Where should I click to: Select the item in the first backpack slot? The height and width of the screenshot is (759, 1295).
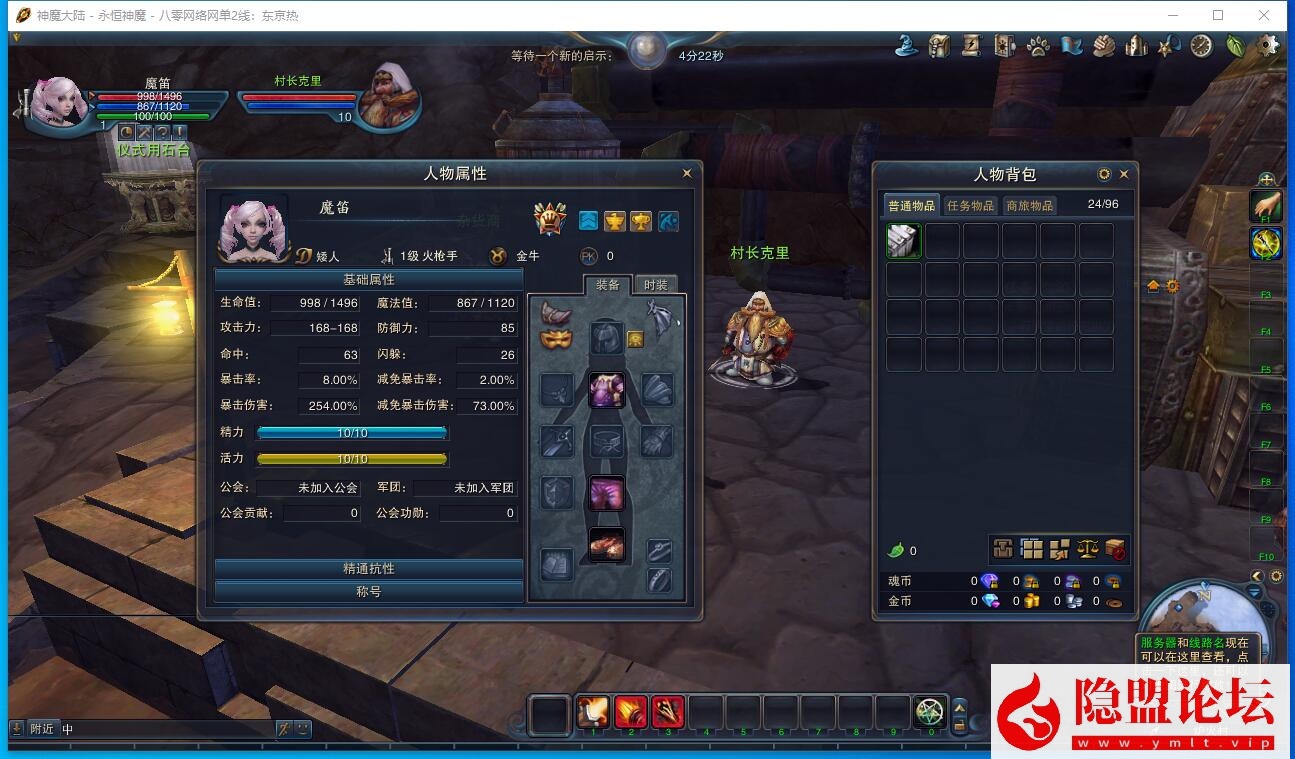click(903, 241)
